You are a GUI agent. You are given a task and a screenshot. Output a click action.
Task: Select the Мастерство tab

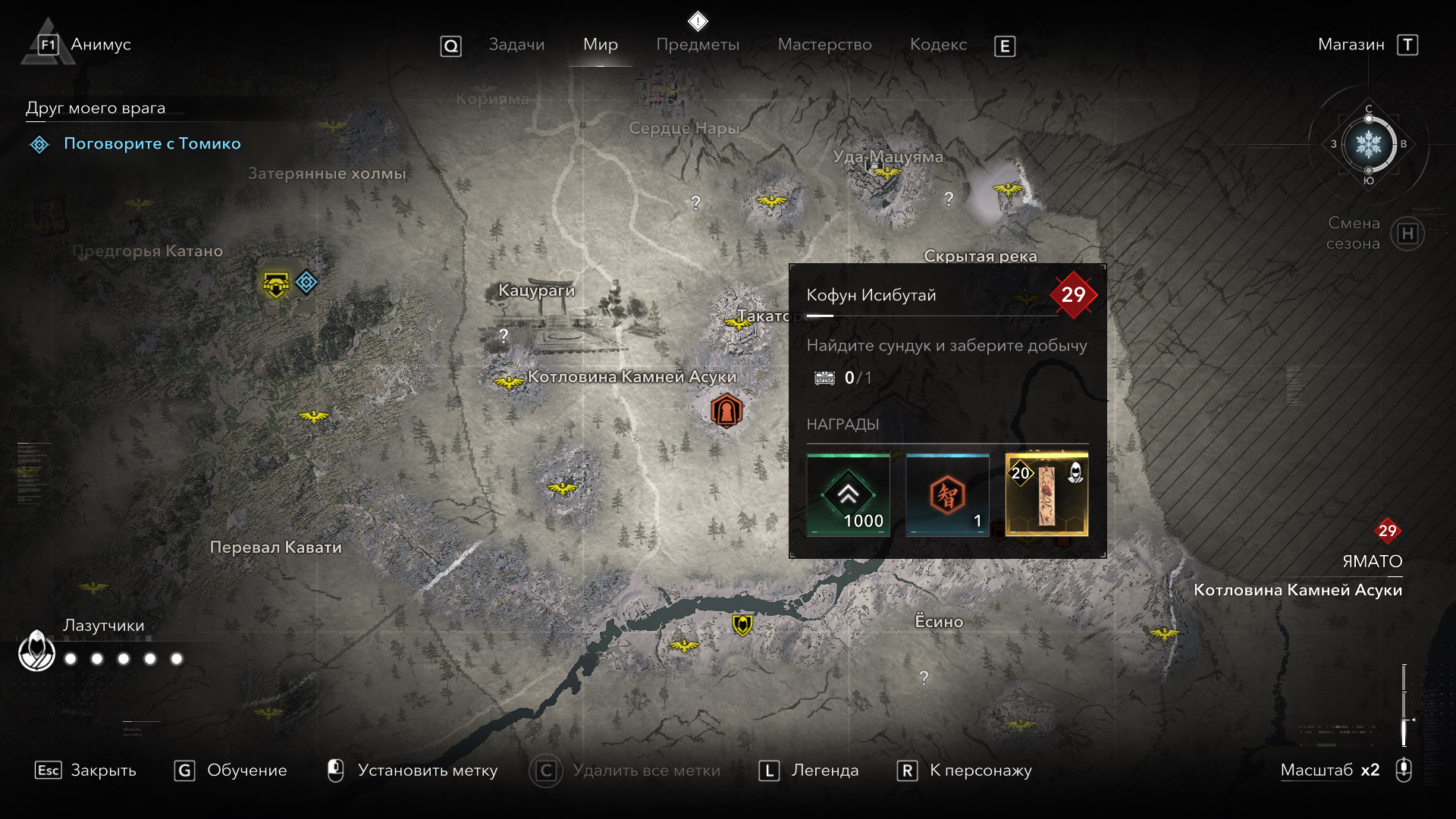tap(824, 45)
